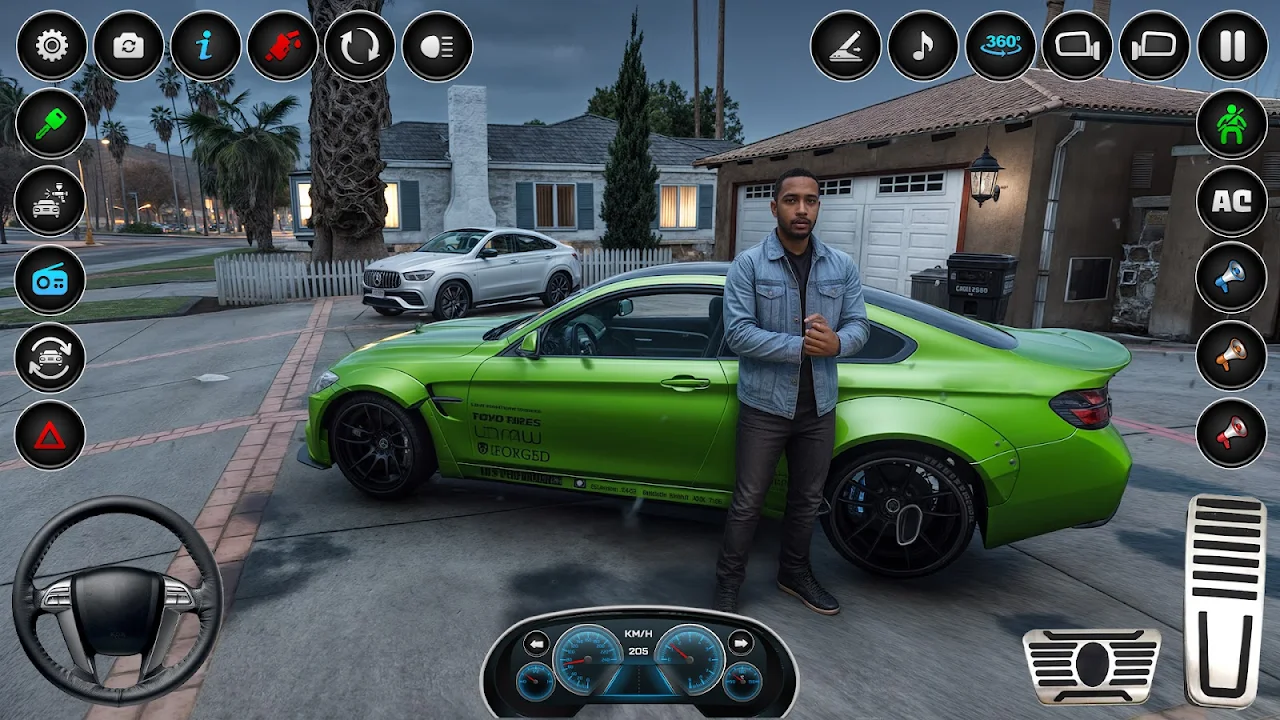The image size is (1280, 720).
Task: Switch on the AC button
Action: pyautogui.click(x=1232, y=201)
